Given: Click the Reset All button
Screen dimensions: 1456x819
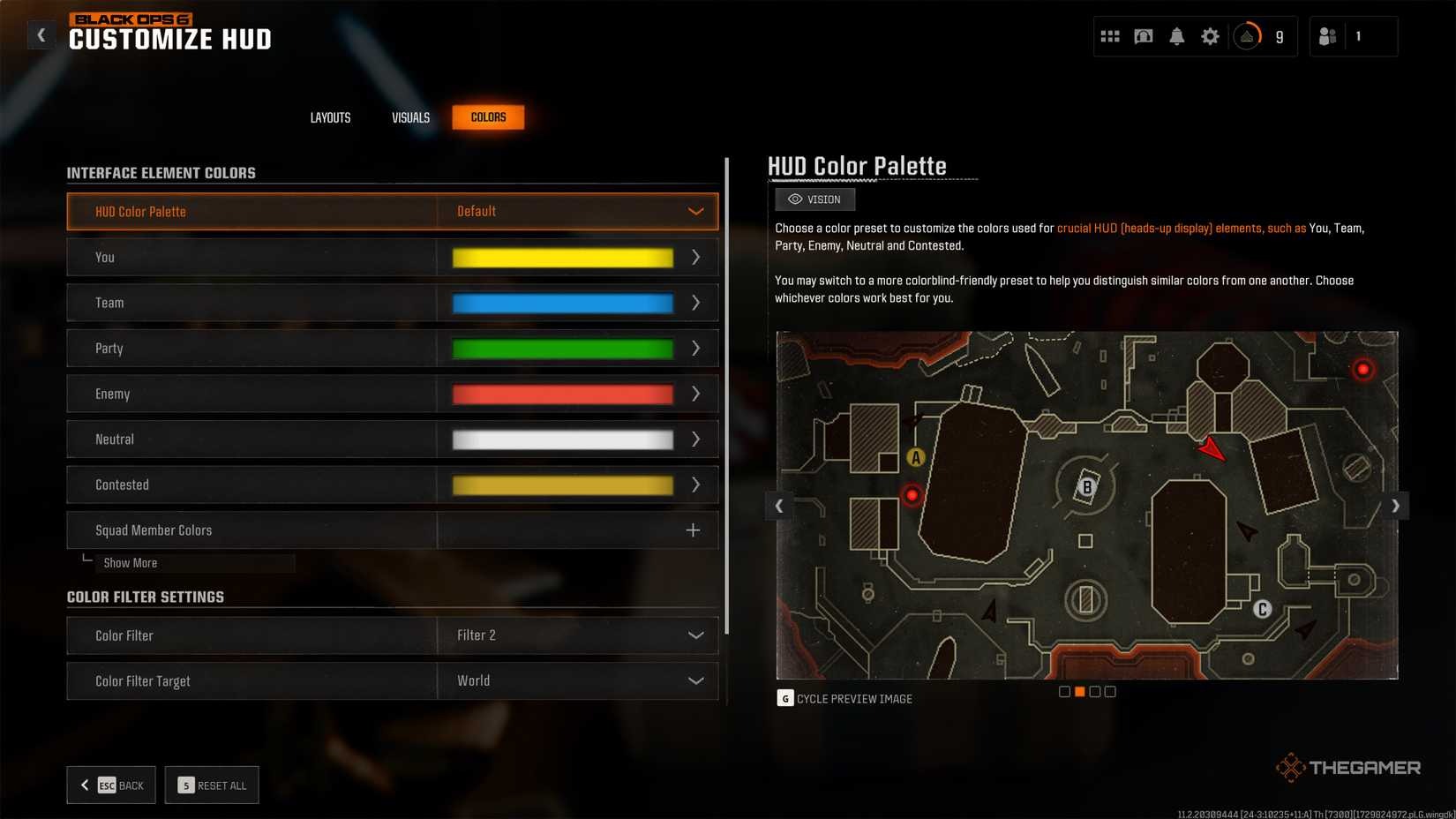Looking at the screenshot, I should (x=212, y=785).
